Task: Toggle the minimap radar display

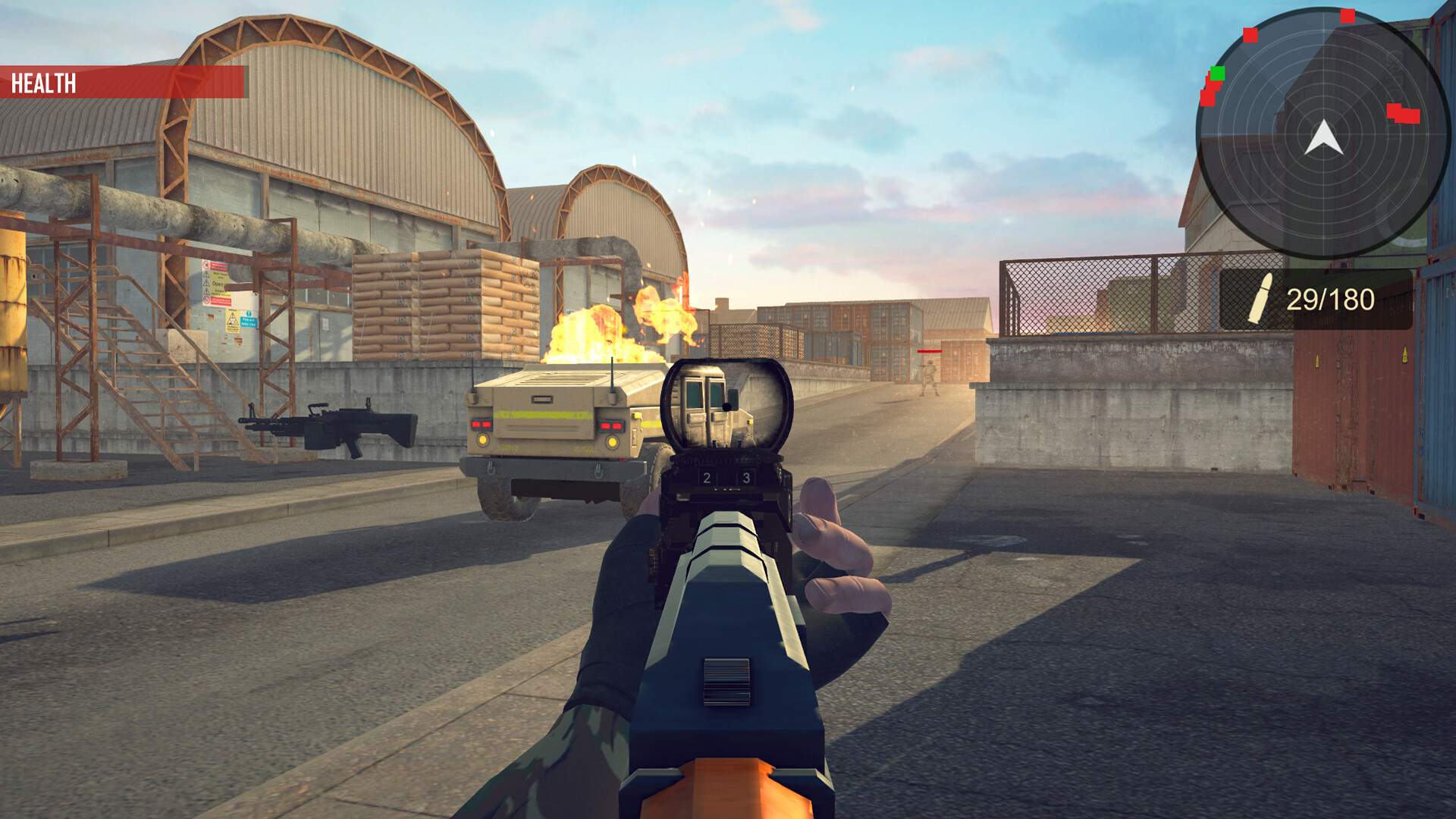Action: 1326,133
